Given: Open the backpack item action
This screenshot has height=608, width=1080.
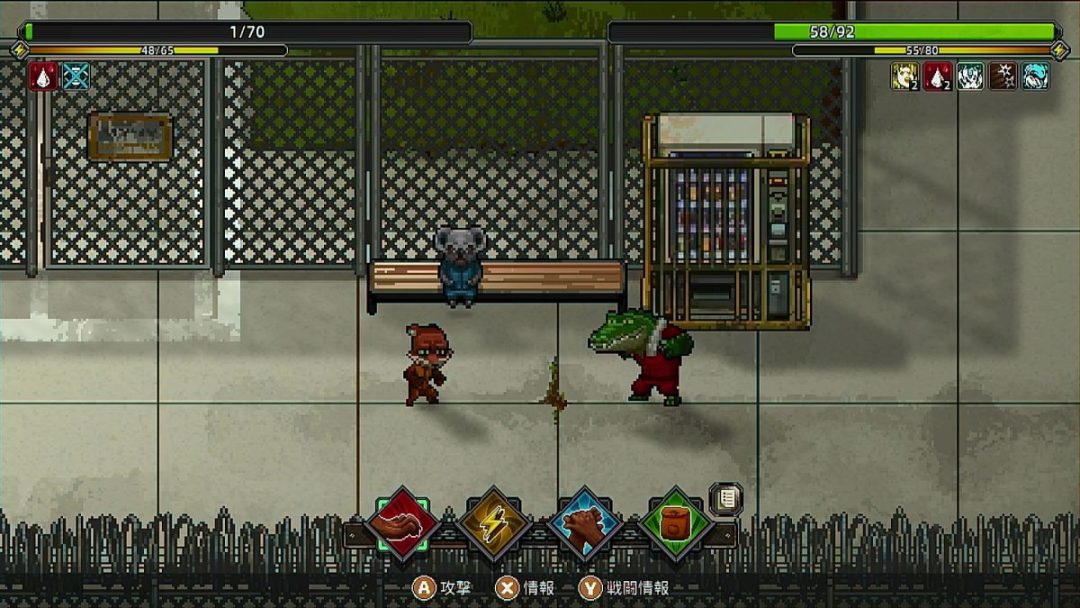Looking at the screenshot, I should click(676, 522).
